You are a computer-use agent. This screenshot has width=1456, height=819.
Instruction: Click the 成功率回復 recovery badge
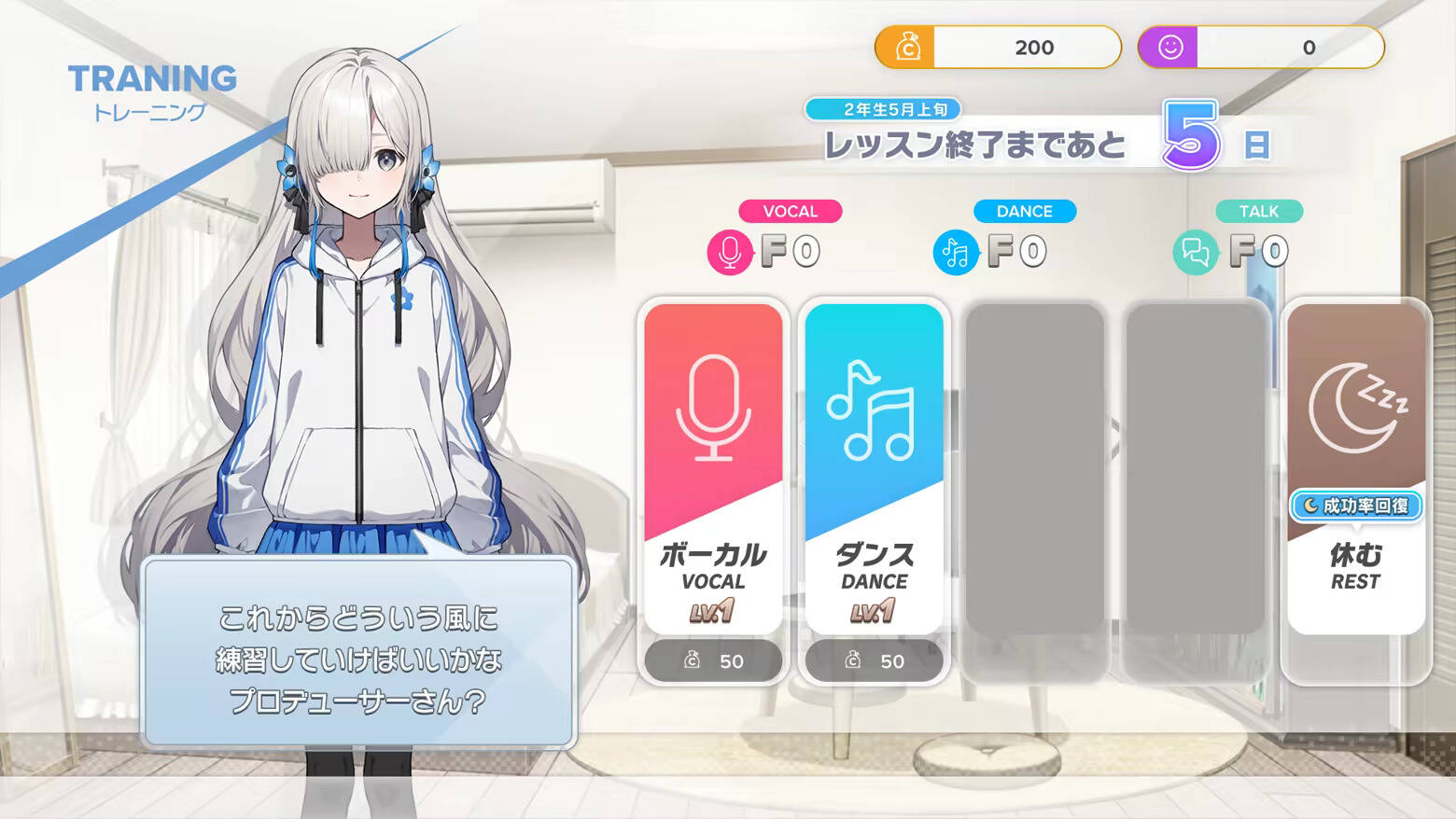(1353, 505)
